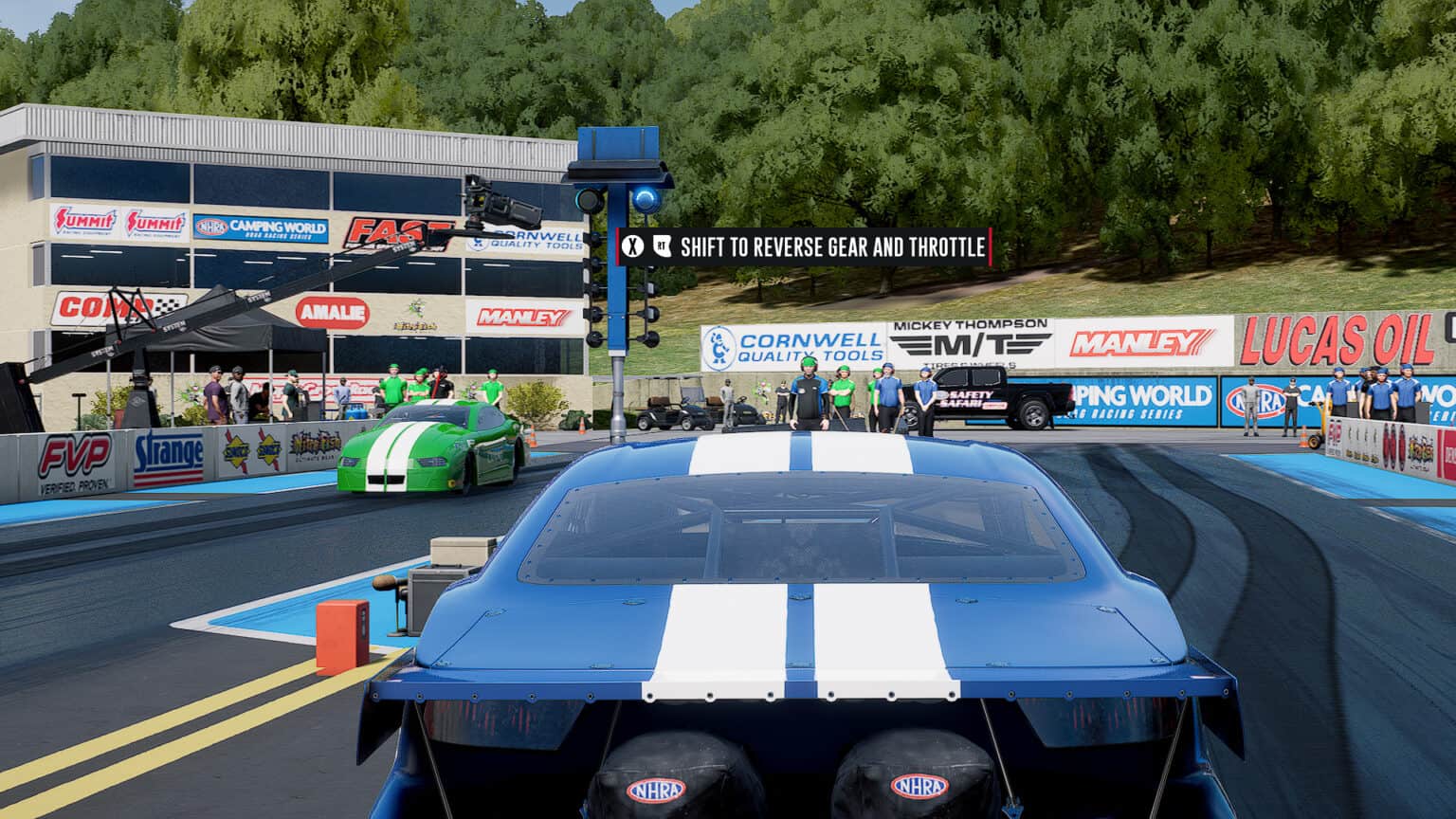Click the FAST sign on the tower
The image size is (1456, 819).
click(398, 231)
